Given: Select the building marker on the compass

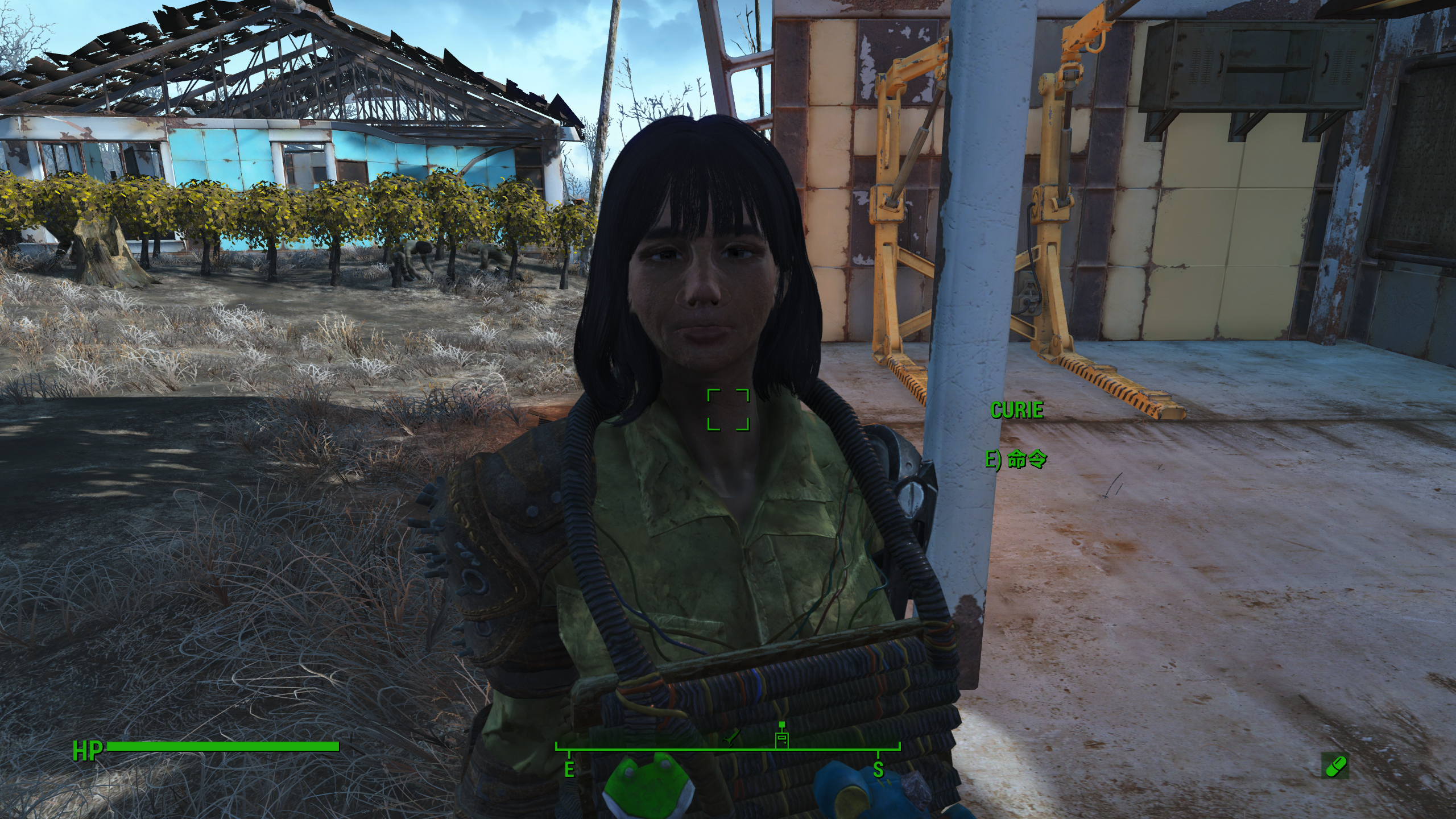Looking at the screenshot, I should (782, 738).
